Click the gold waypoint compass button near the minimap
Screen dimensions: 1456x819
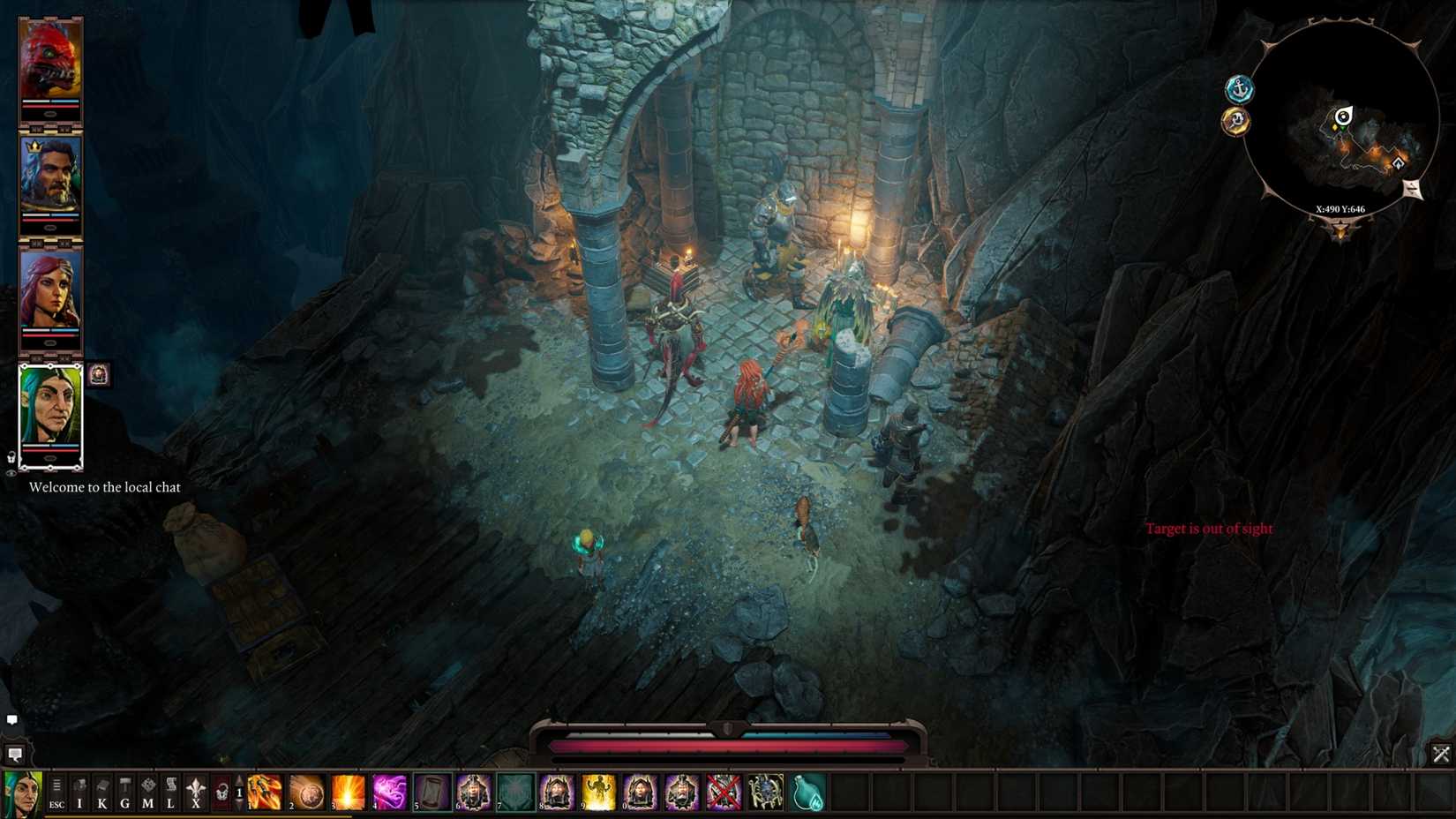point(1236,121)
